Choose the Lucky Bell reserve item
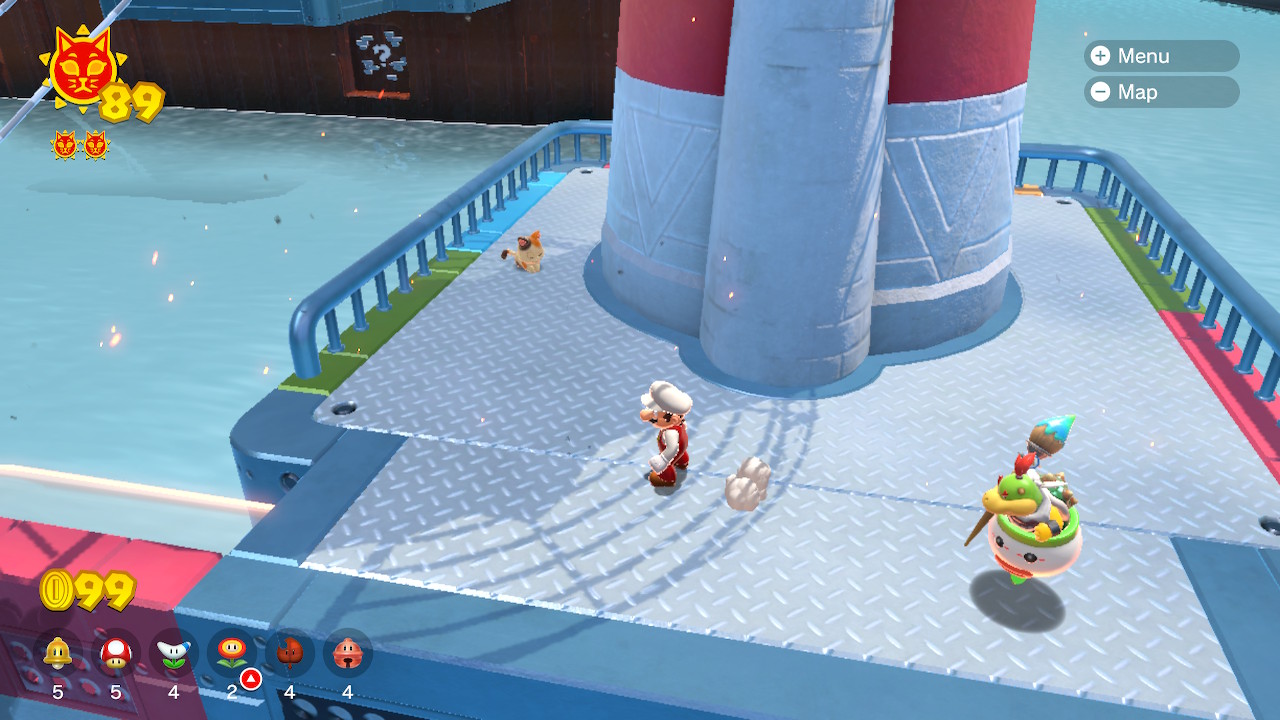 [x=348, y=654]
